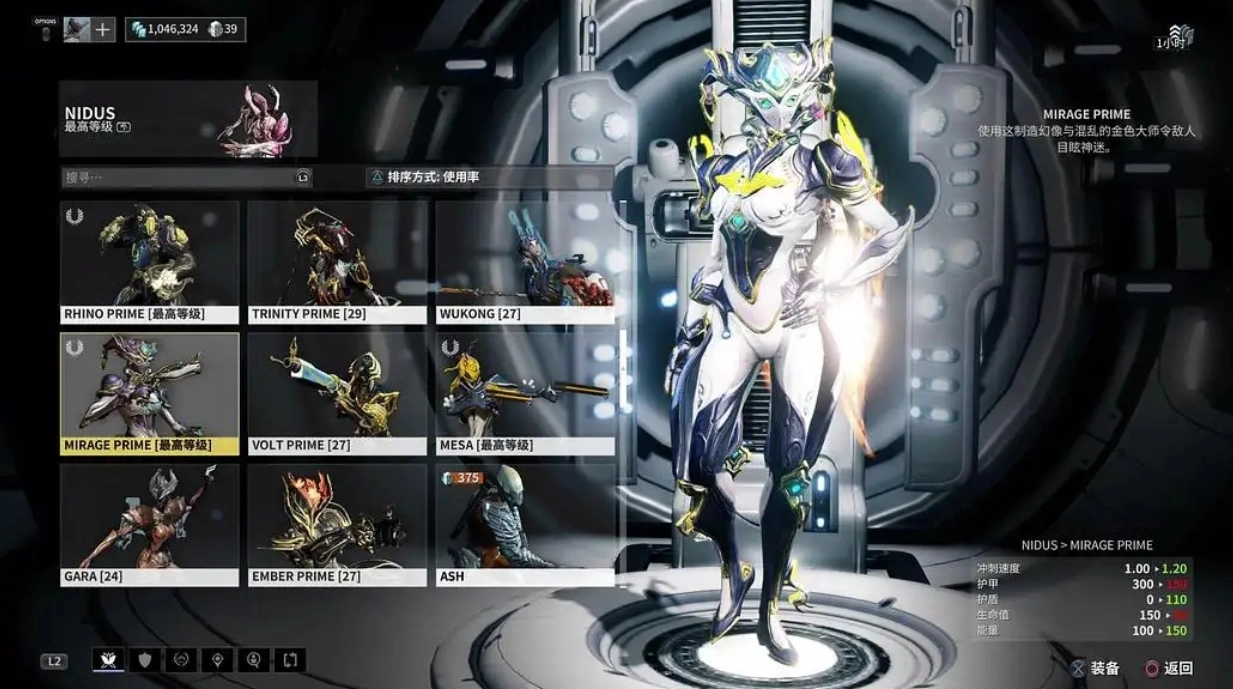
Task: Pick the Wukong warframe tile
Action: pyautogui.click(x=525, y=262)
